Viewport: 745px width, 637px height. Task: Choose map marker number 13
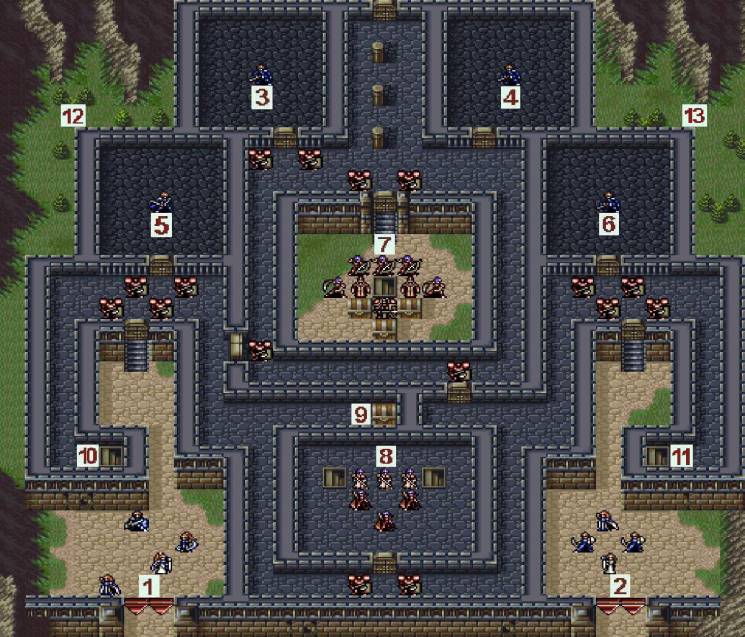(694, 116)
